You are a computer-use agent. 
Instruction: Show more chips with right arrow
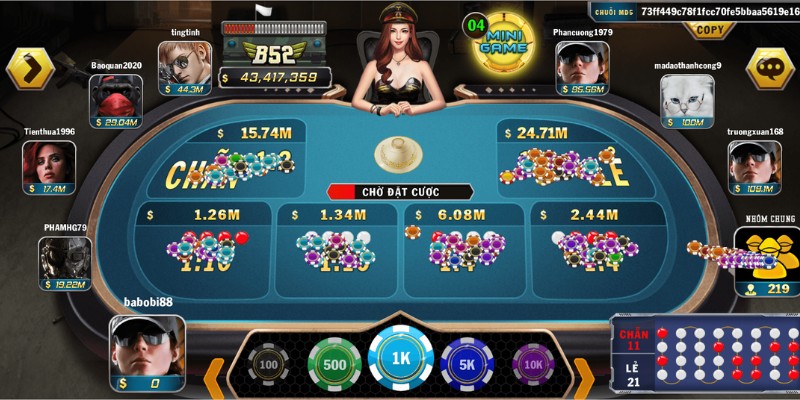click(583, 375)
